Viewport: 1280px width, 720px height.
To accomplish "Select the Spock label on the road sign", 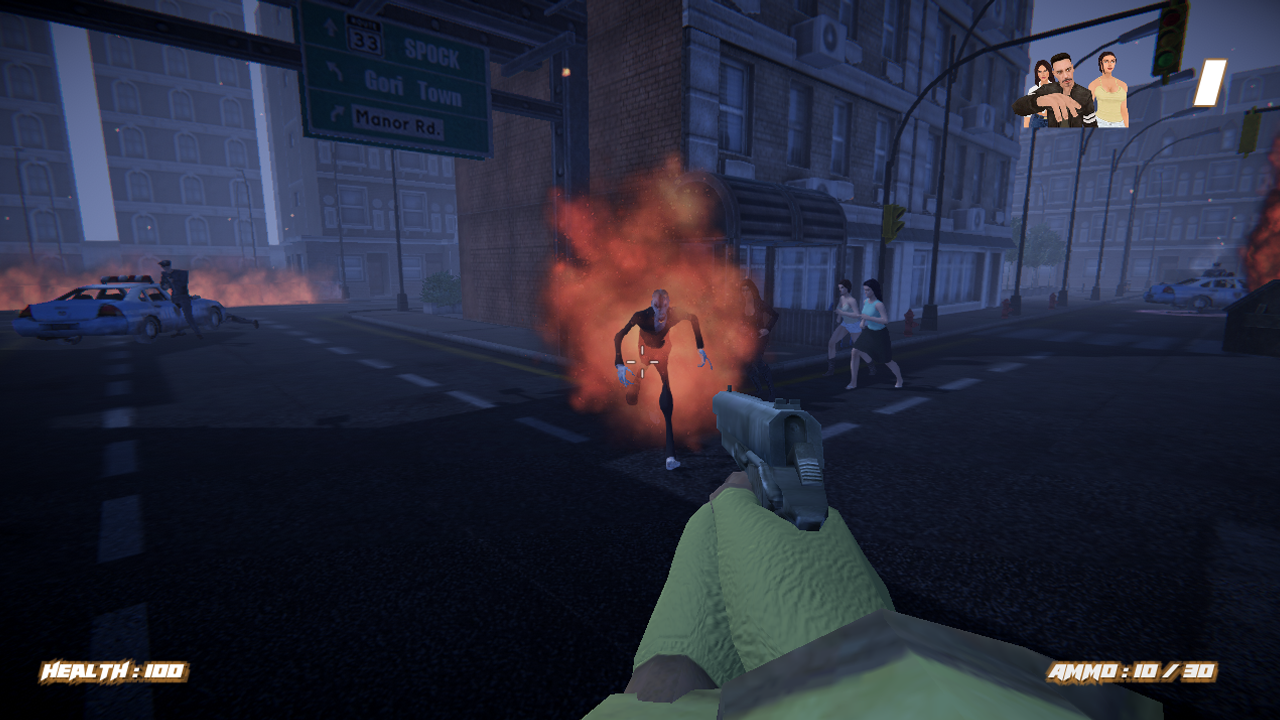I will [432, 52].
